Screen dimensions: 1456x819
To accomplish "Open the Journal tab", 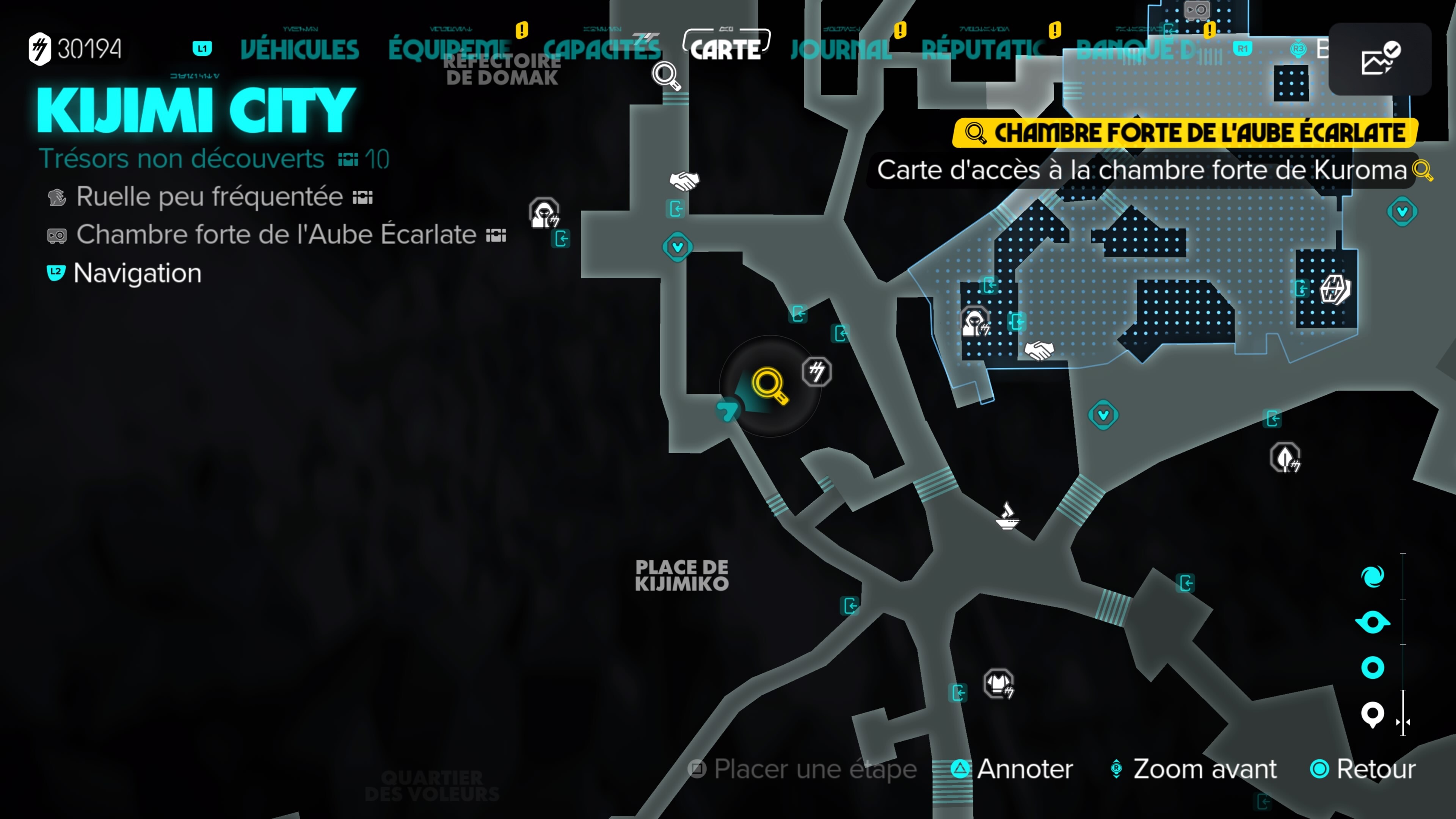I will point(841,50).
